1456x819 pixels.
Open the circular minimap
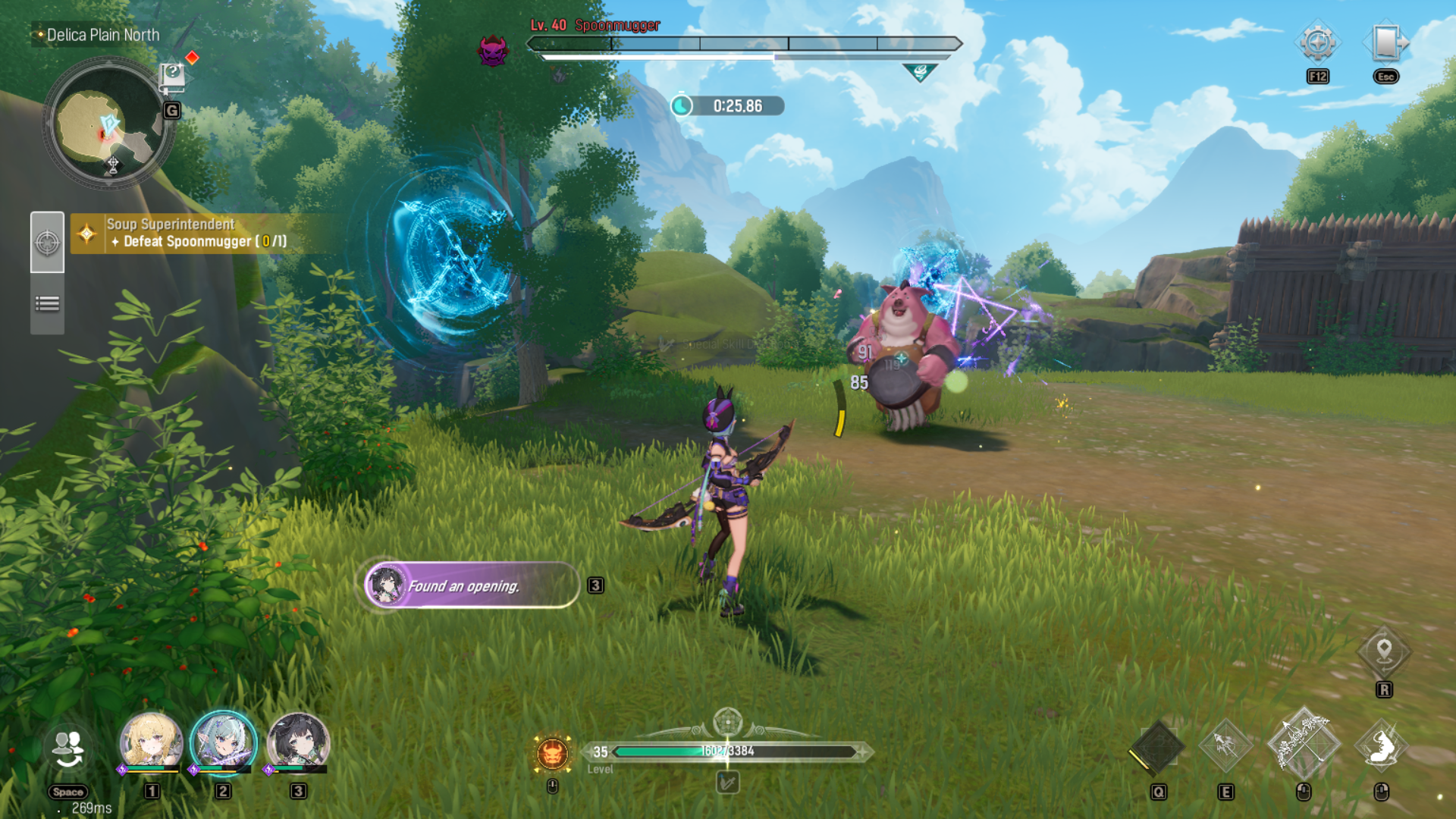[x=106, y=125]
